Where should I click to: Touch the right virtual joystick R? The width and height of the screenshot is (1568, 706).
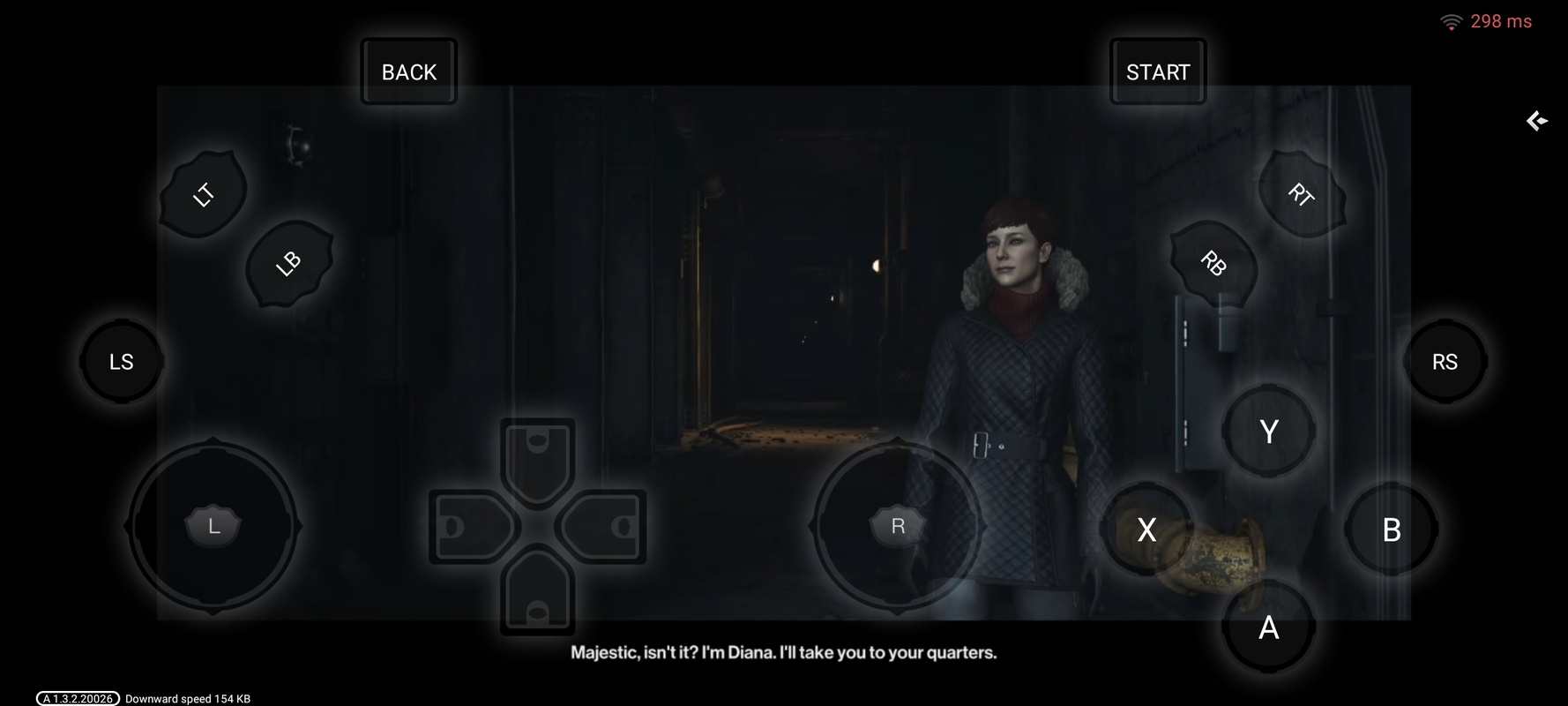898,527
